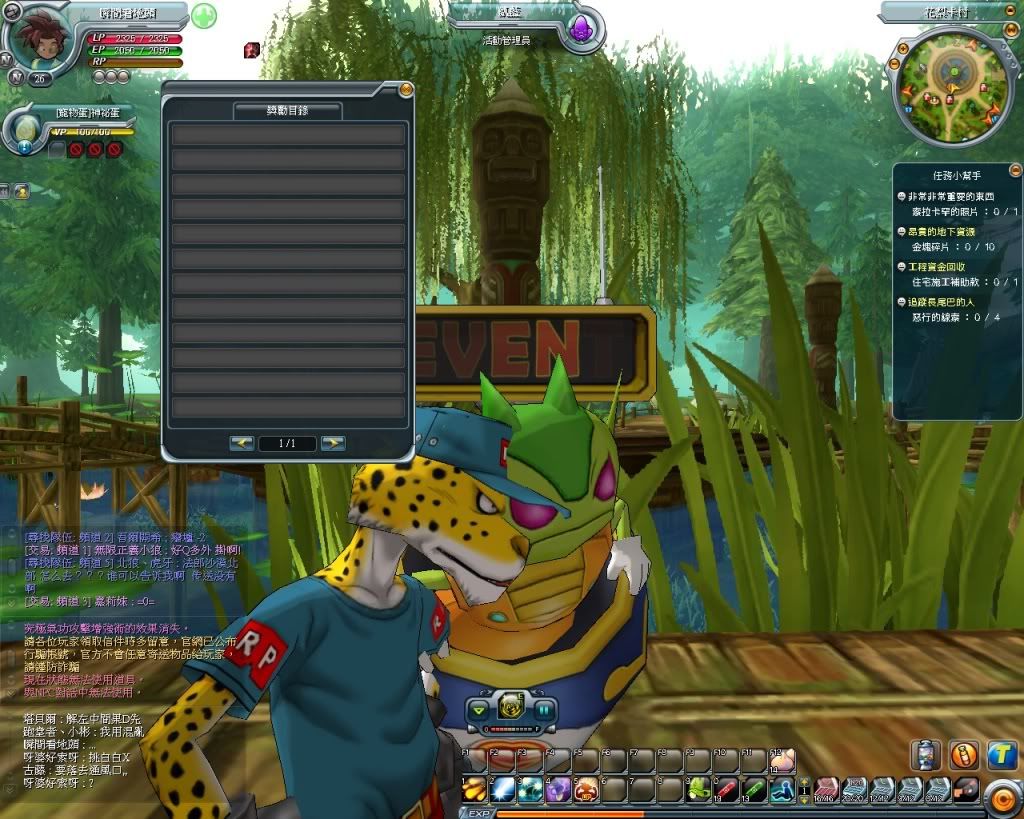This screenshot has width=1024, height=819.
Task: Activate the yellow energy blast skill in slot 1
Action: coord(474,789)
